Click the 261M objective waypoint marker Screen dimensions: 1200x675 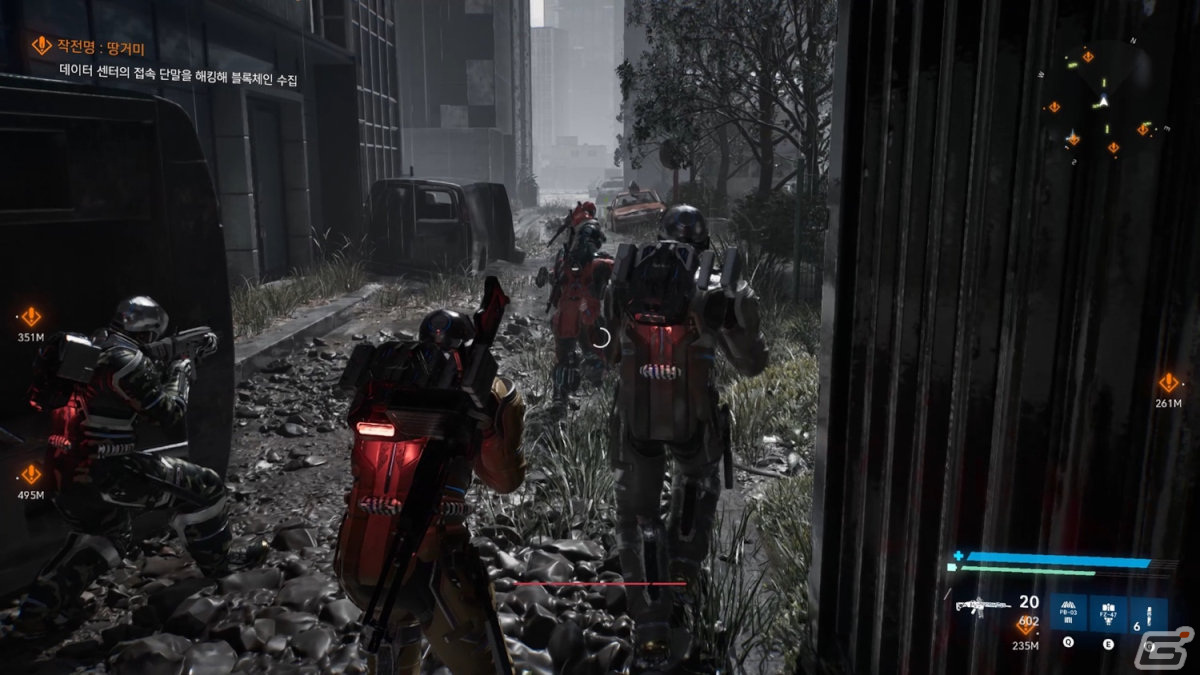[1168, 383]
